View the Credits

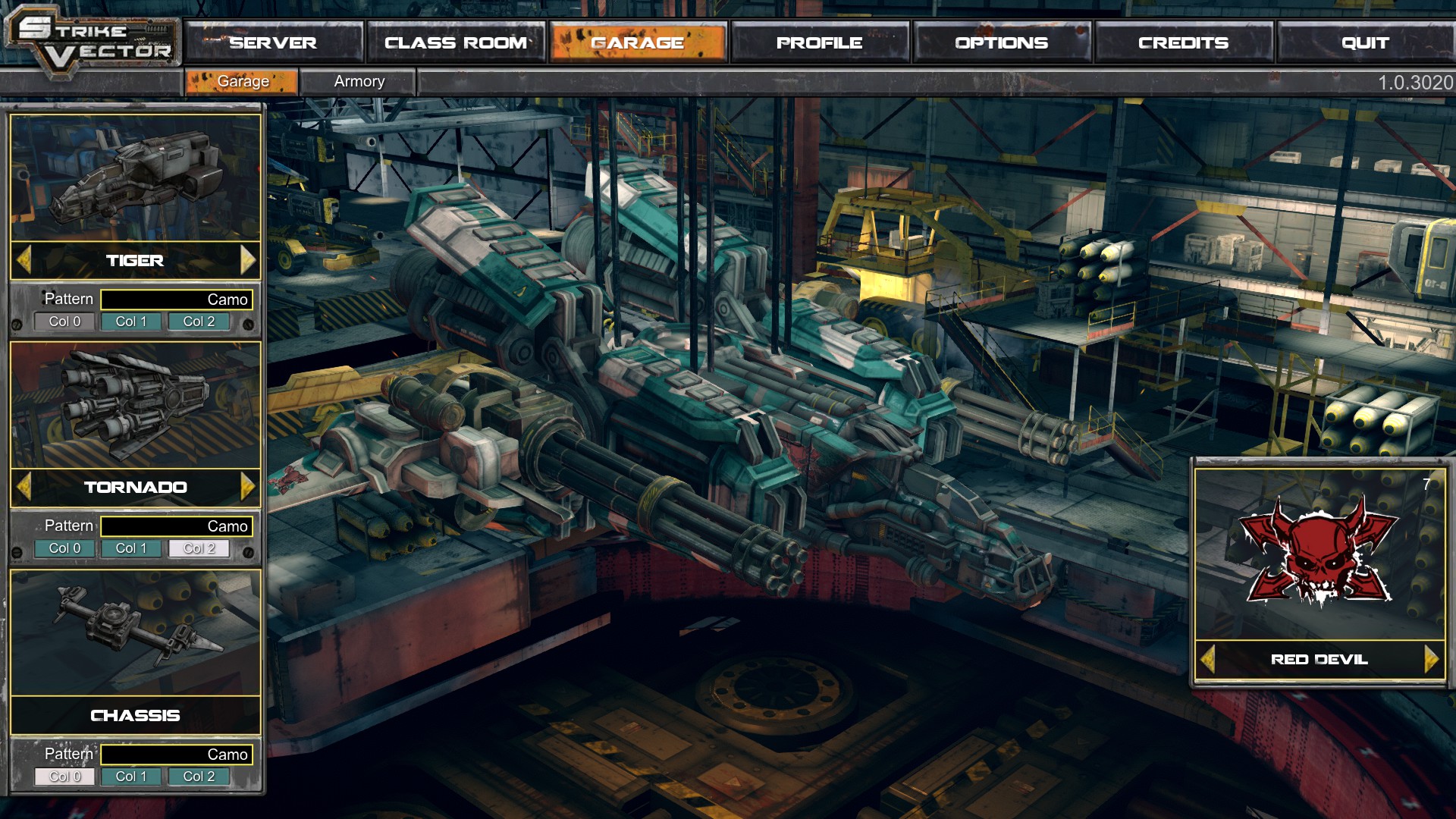point(1183,42)
